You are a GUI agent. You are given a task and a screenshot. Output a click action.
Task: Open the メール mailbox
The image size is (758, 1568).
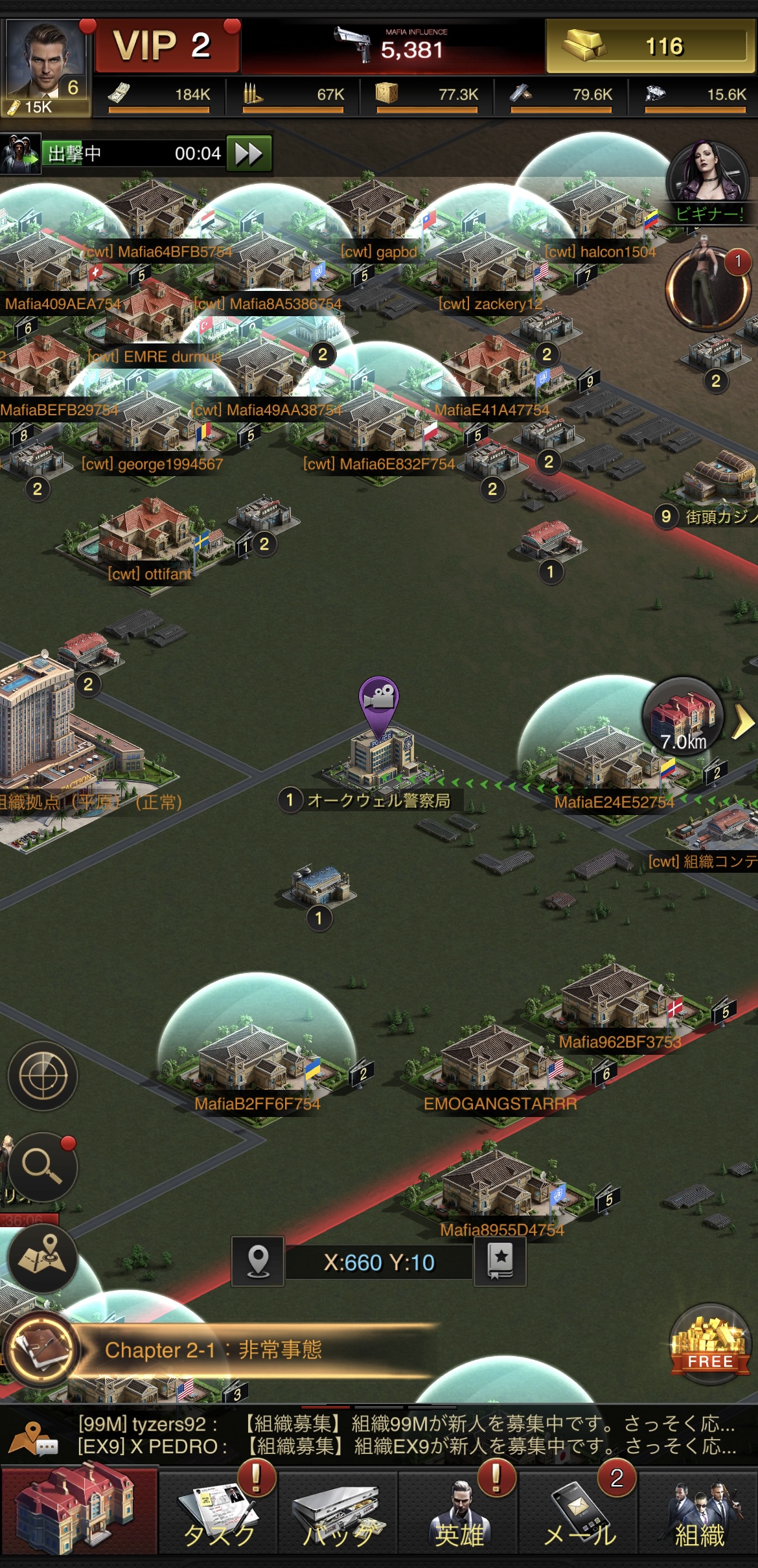pos(579,1513)
